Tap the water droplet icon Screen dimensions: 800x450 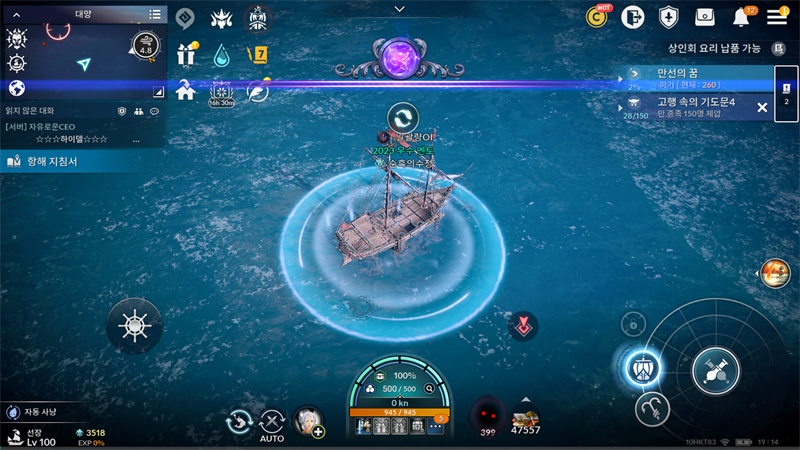point(221,54)
